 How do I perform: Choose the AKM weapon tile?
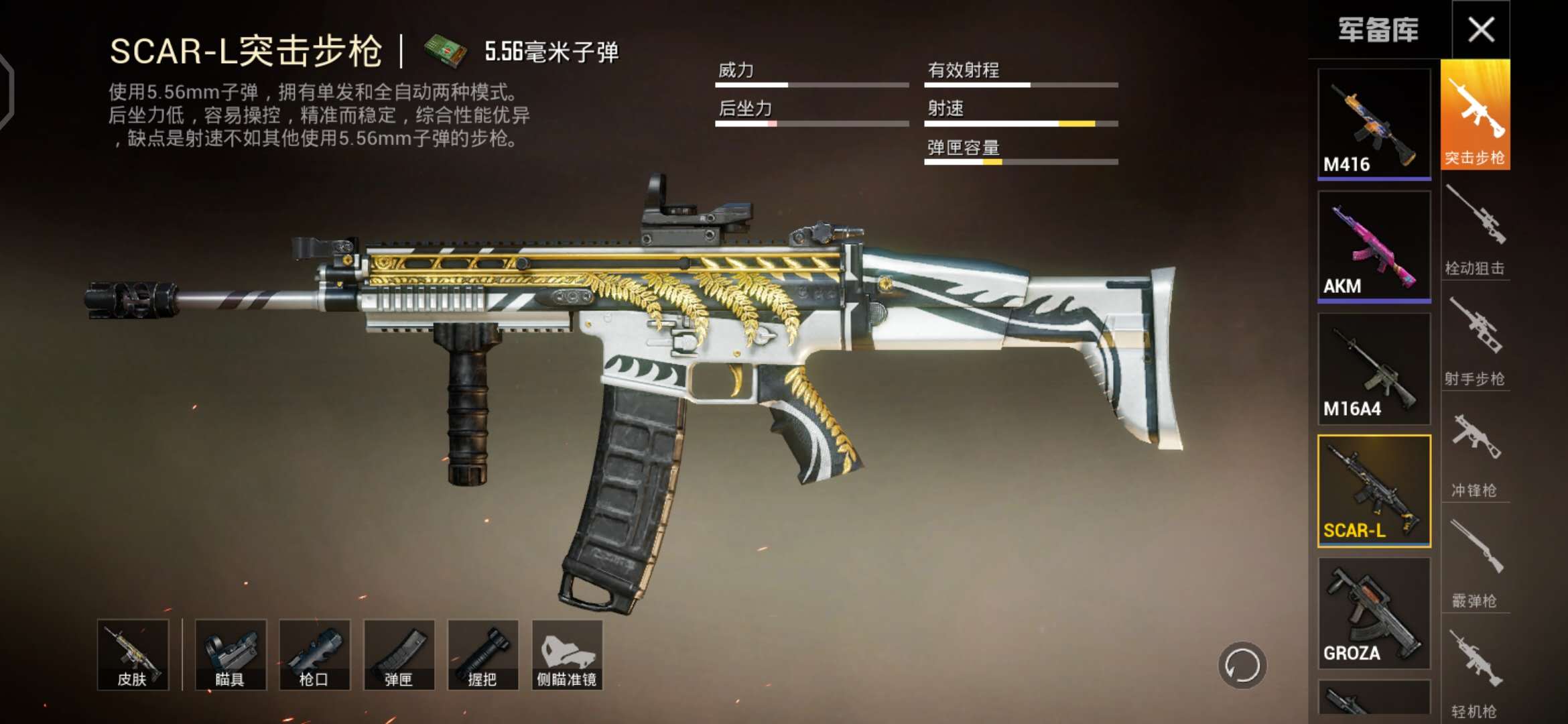(1374, 246)
